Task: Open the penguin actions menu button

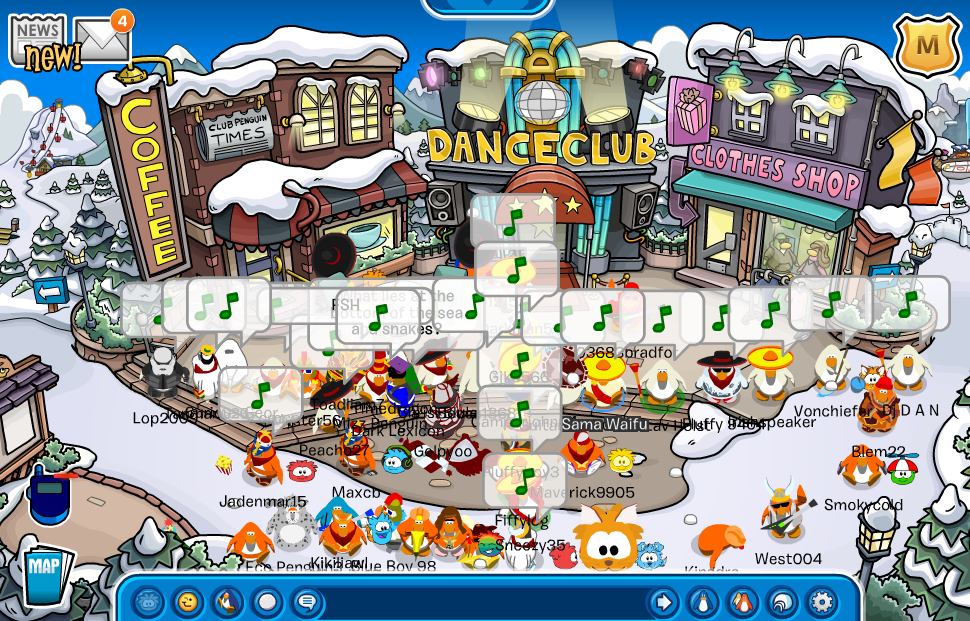Action: [x=228, y=602]
